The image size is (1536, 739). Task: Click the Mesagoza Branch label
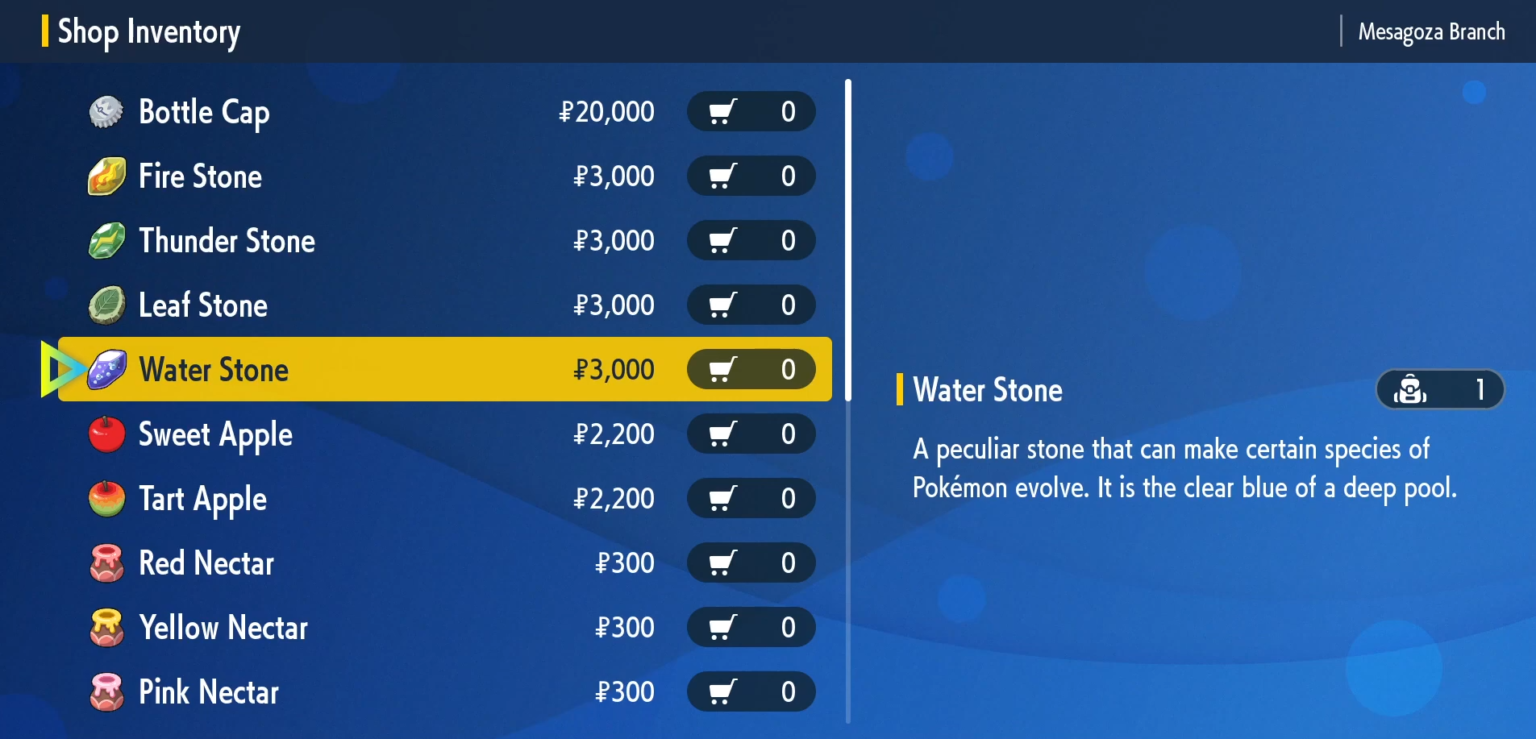[1431, 31]
